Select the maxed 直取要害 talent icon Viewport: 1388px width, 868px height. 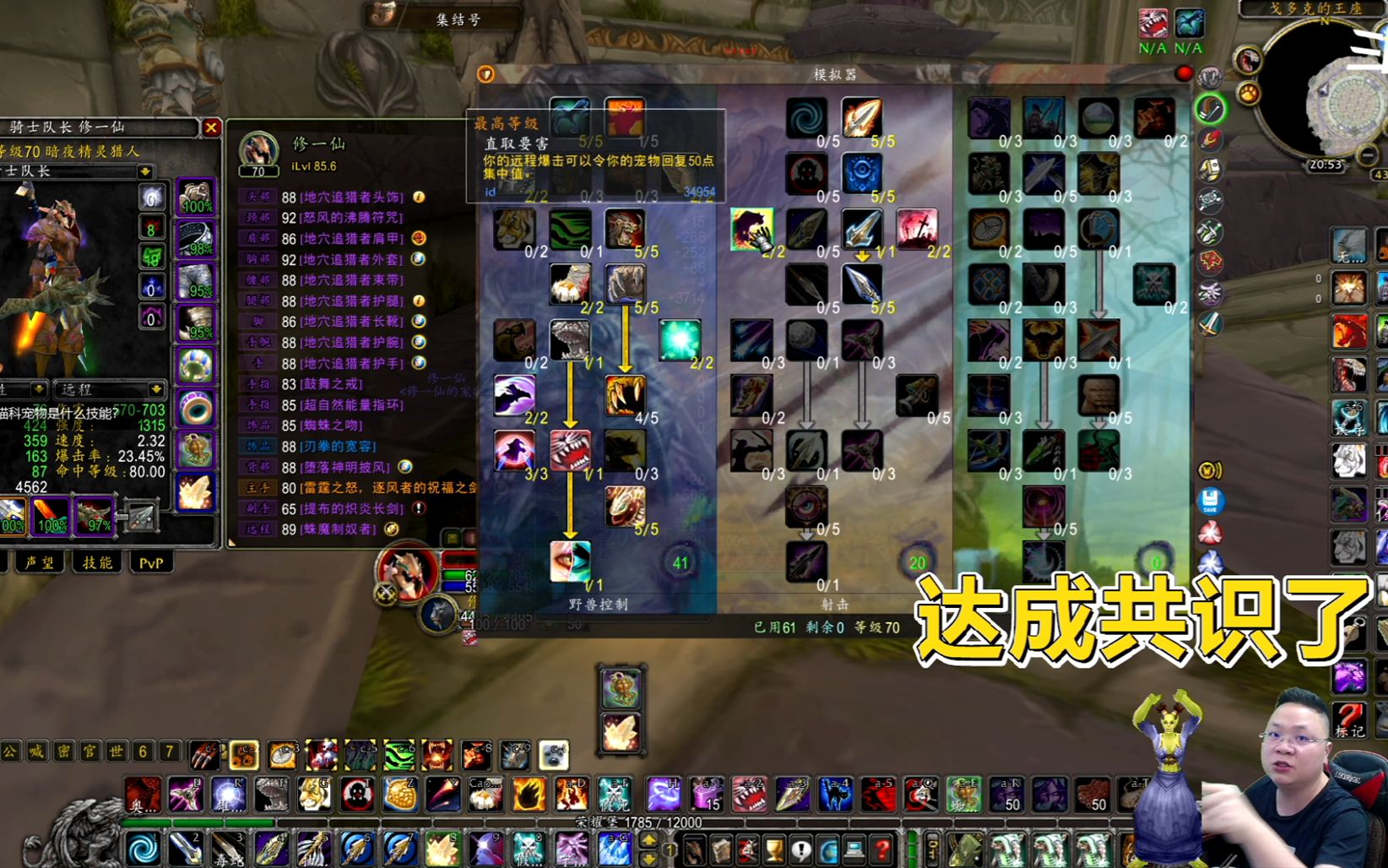click(571, 118)
